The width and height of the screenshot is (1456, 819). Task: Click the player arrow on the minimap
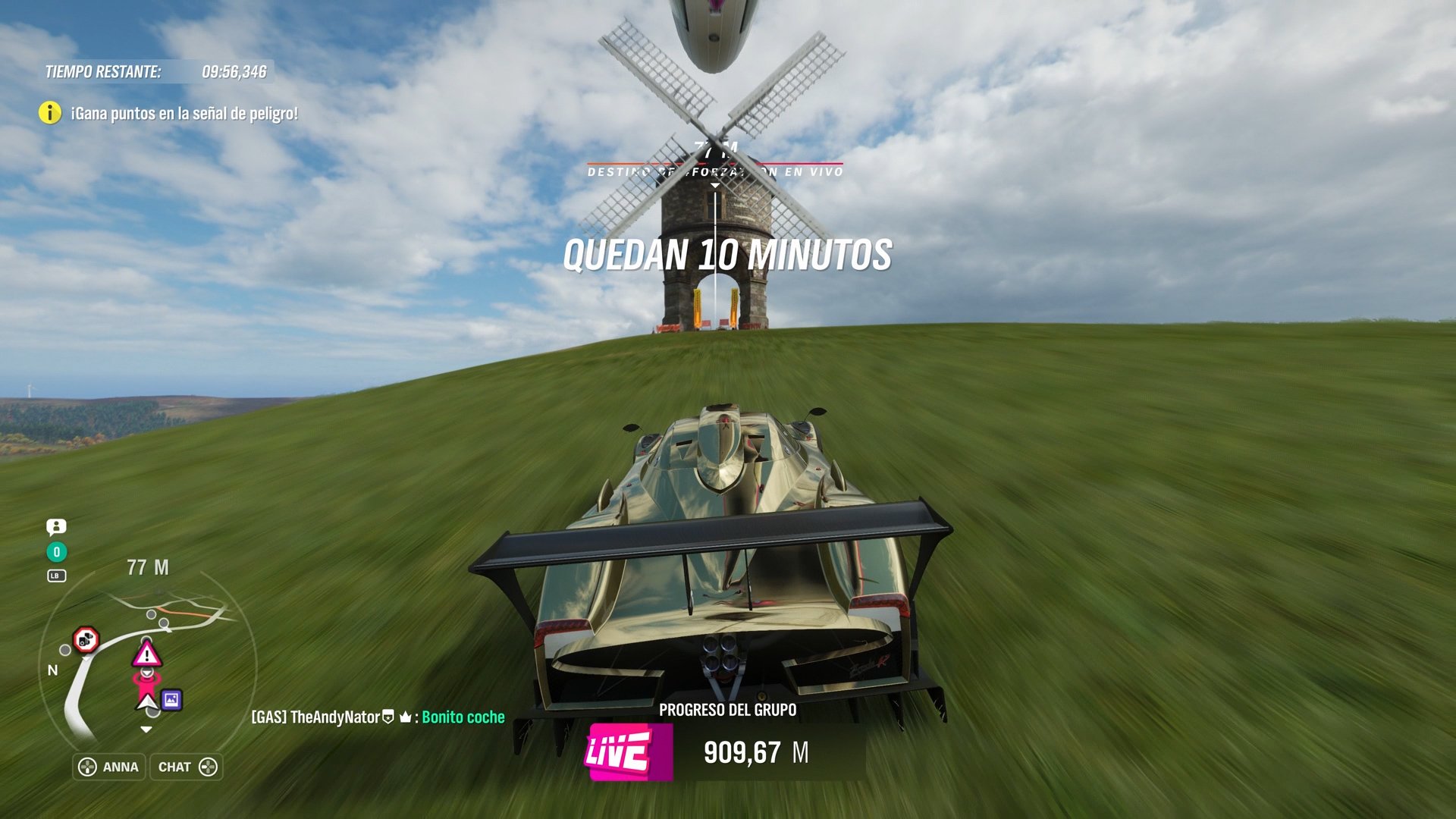[148, 701]
